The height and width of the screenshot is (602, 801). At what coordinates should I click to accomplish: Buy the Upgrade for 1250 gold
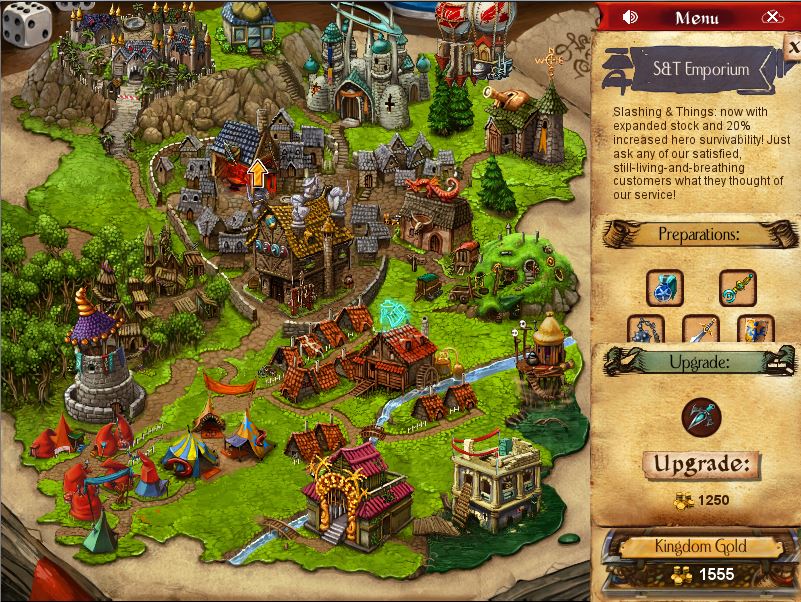(x=700, y=464)
